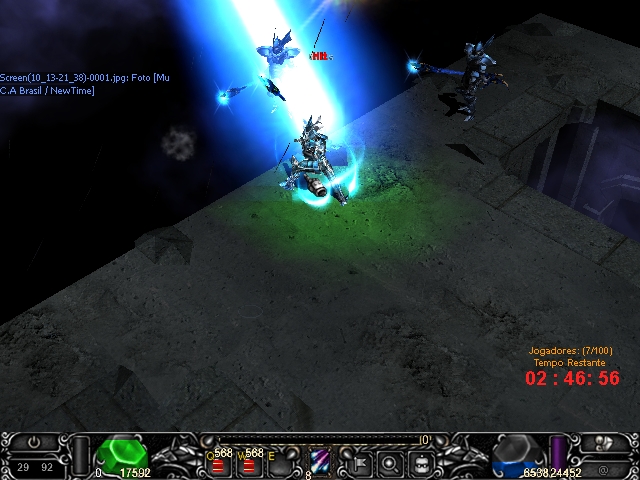640x480 pixels.
Task: Click the @ symbol button
Action: 604,468
